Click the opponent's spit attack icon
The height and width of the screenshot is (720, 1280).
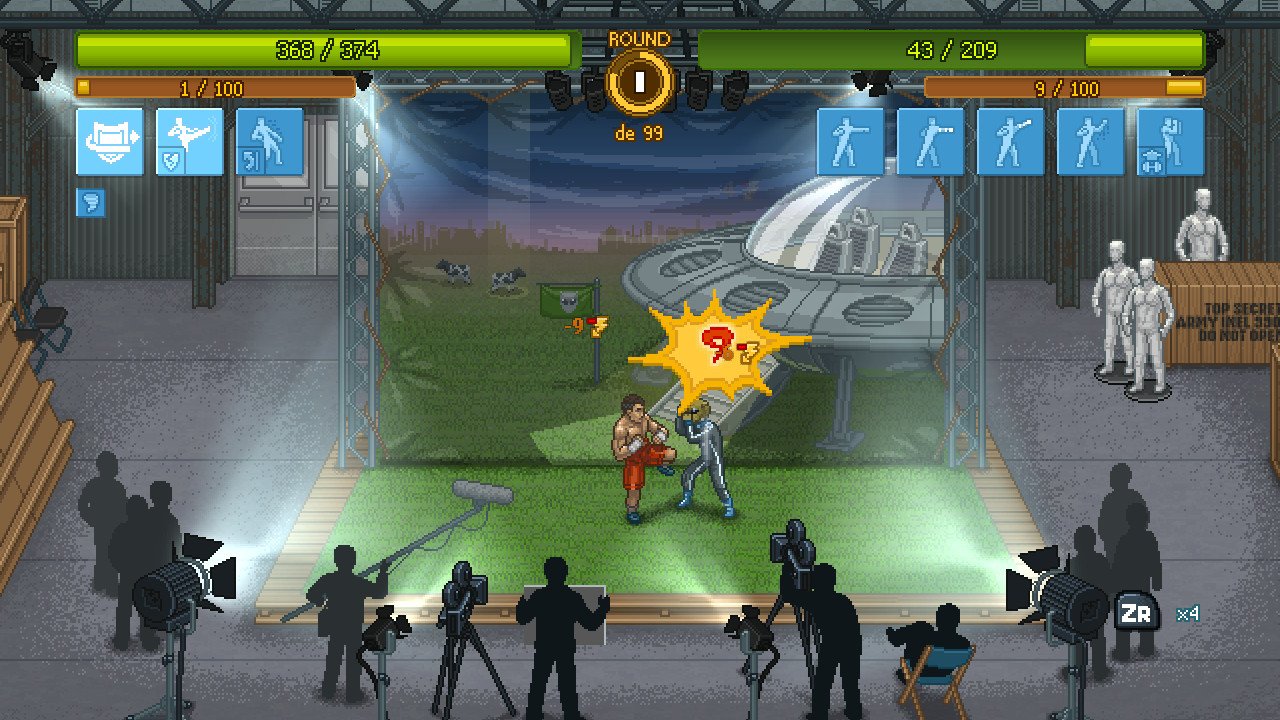(x=1090, y=142)
